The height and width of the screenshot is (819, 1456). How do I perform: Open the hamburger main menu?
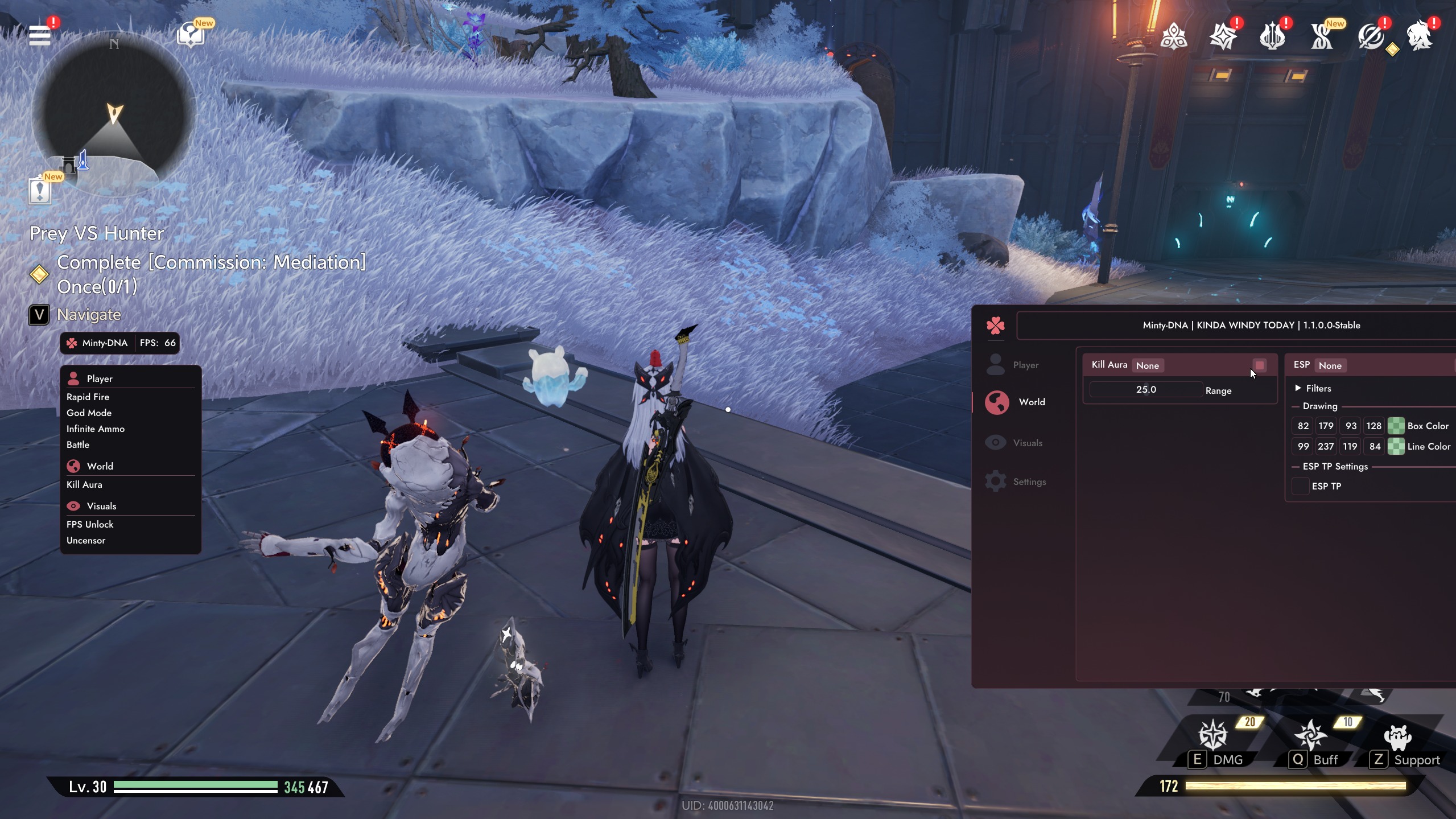40,35
